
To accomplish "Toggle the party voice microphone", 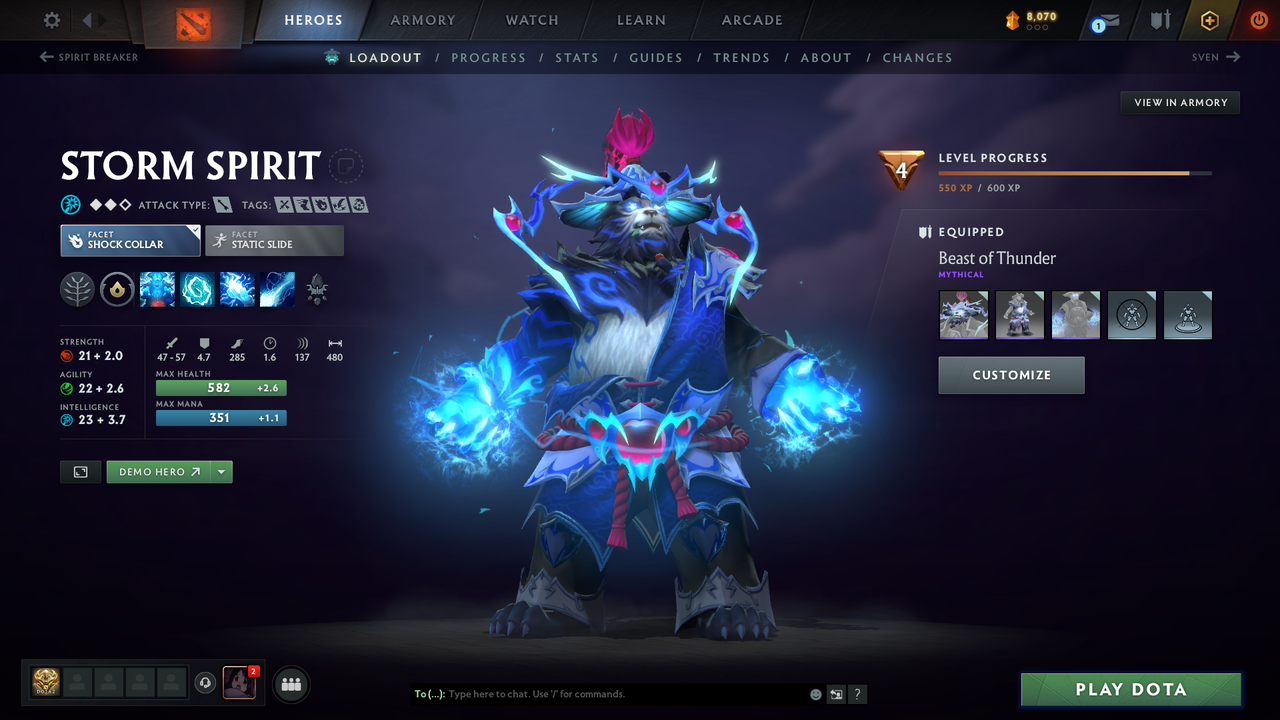I will click(x=207, y=683).
